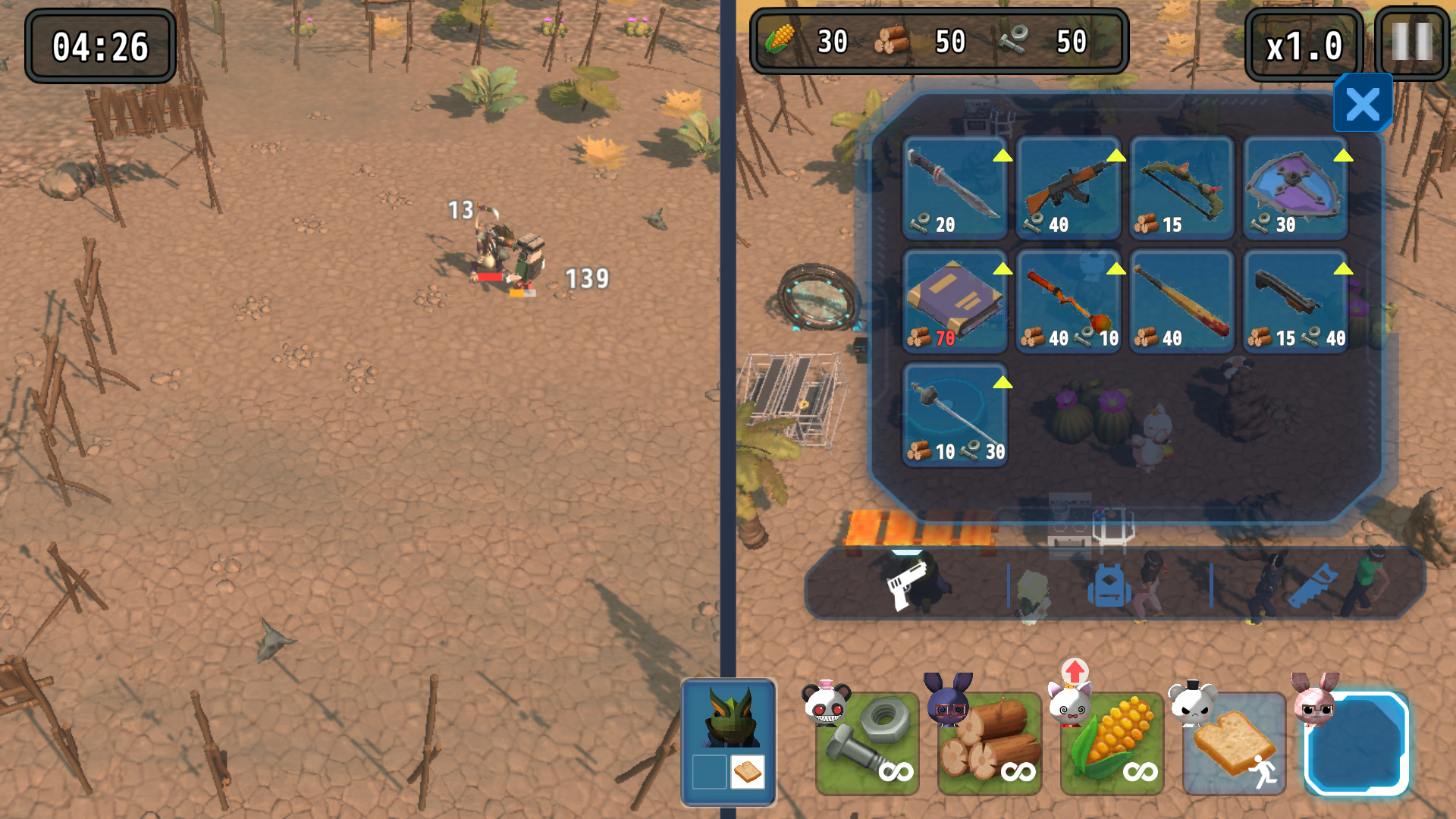Viewport: 1456px width, 819px height.
Task: Expand the upgrade marker on the knife recipe
Action: click(x=1003, y=157)
